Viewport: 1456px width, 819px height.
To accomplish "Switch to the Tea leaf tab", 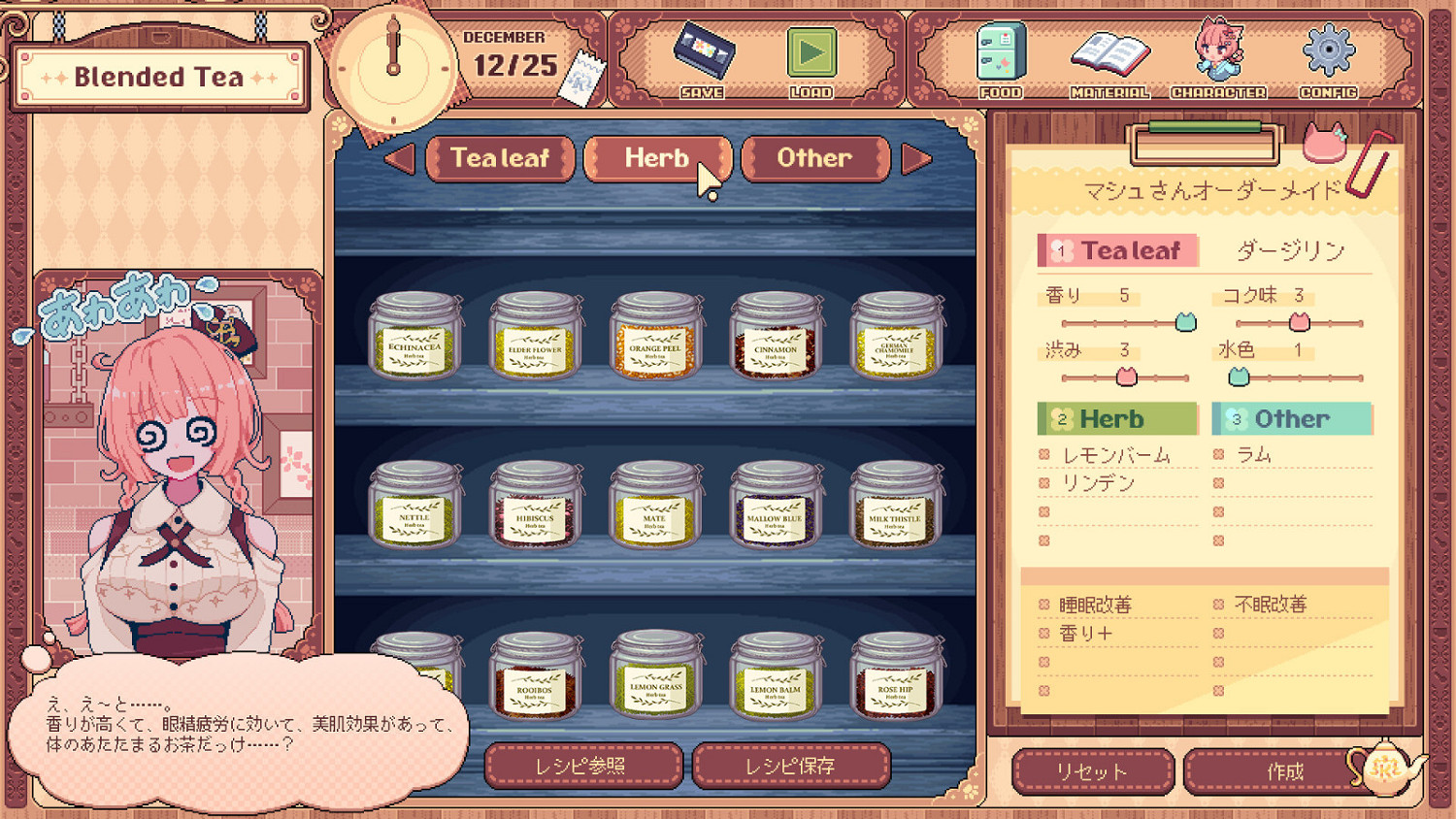I will (x=499, y=157).
